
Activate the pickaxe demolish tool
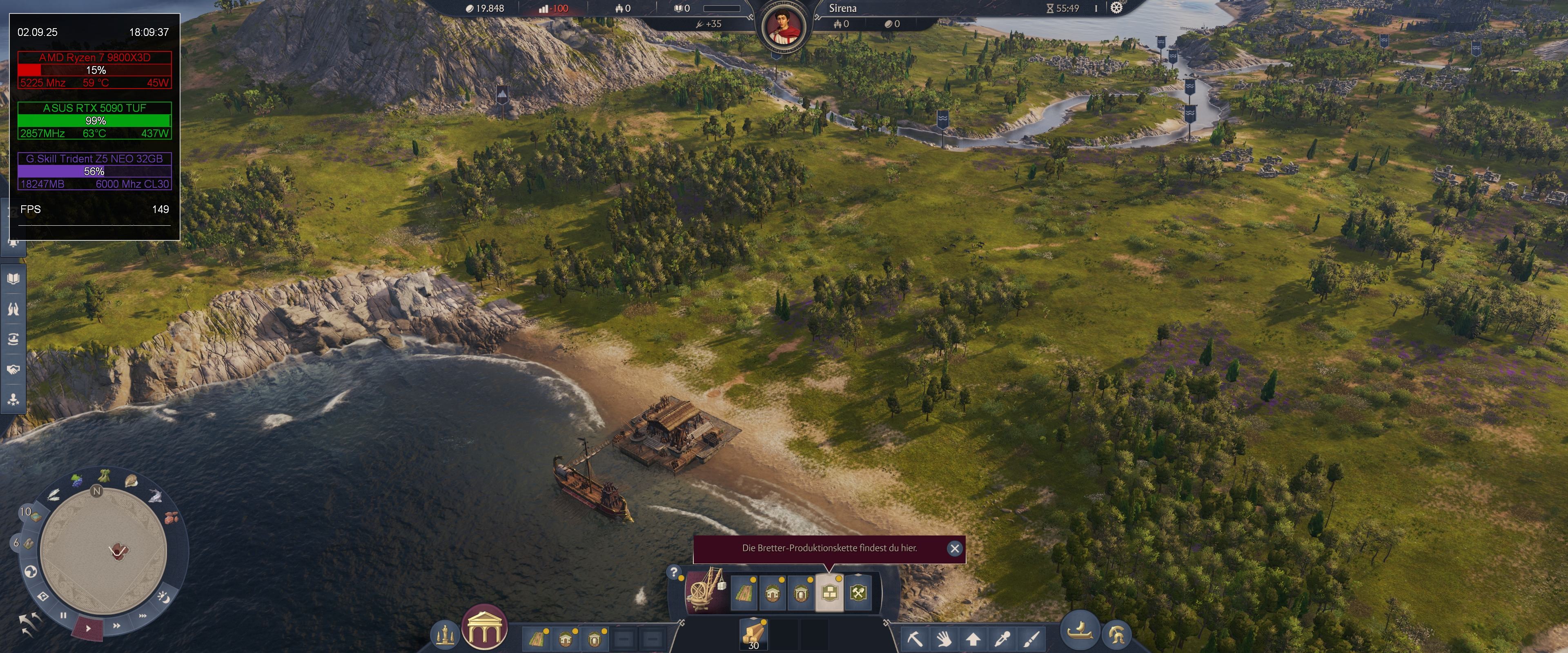pos(915,638)
